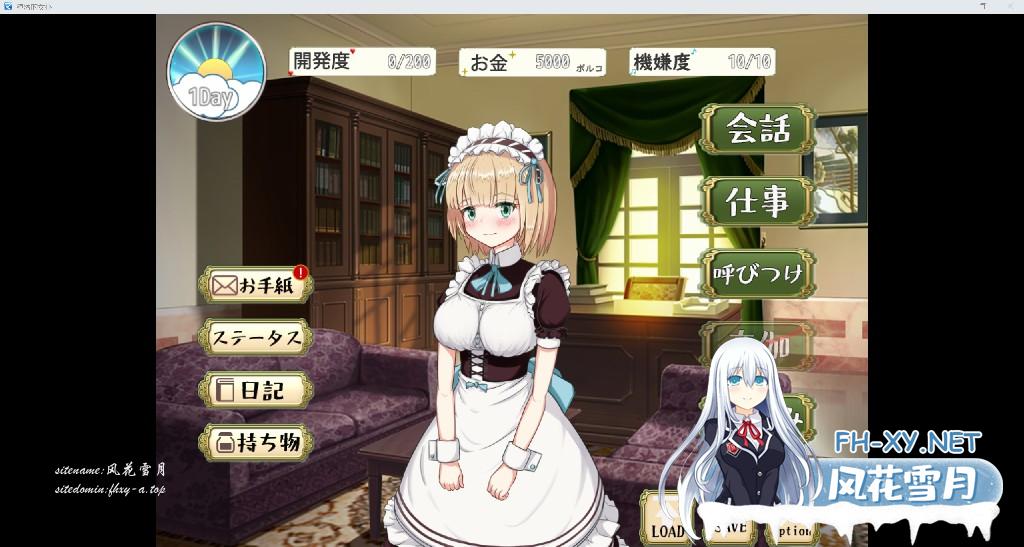This screenshot has width=1024, height=547.
Task: Open the Option settings
Action: pyautogui.click(x=792, y=531)
